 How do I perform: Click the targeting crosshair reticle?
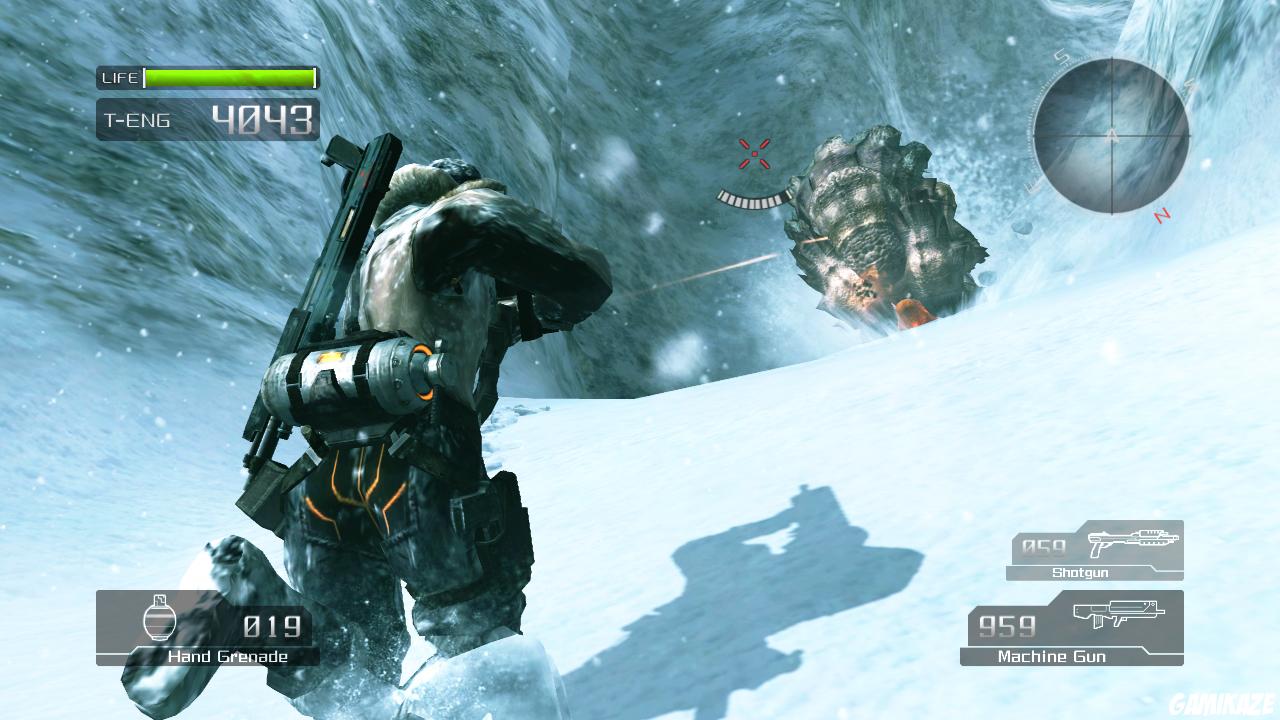[x=753, y=152]
